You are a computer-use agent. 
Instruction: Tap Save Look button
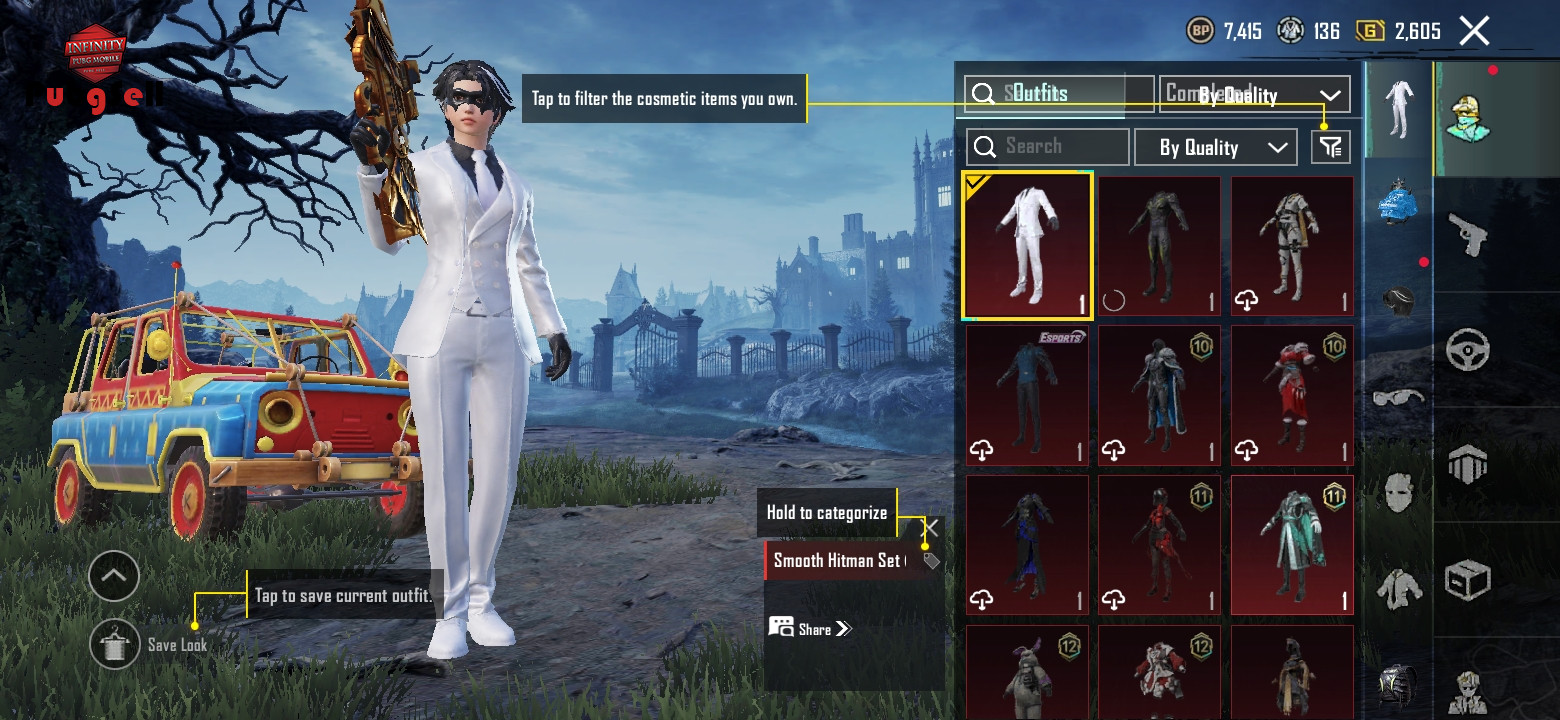tap(115, 644)
